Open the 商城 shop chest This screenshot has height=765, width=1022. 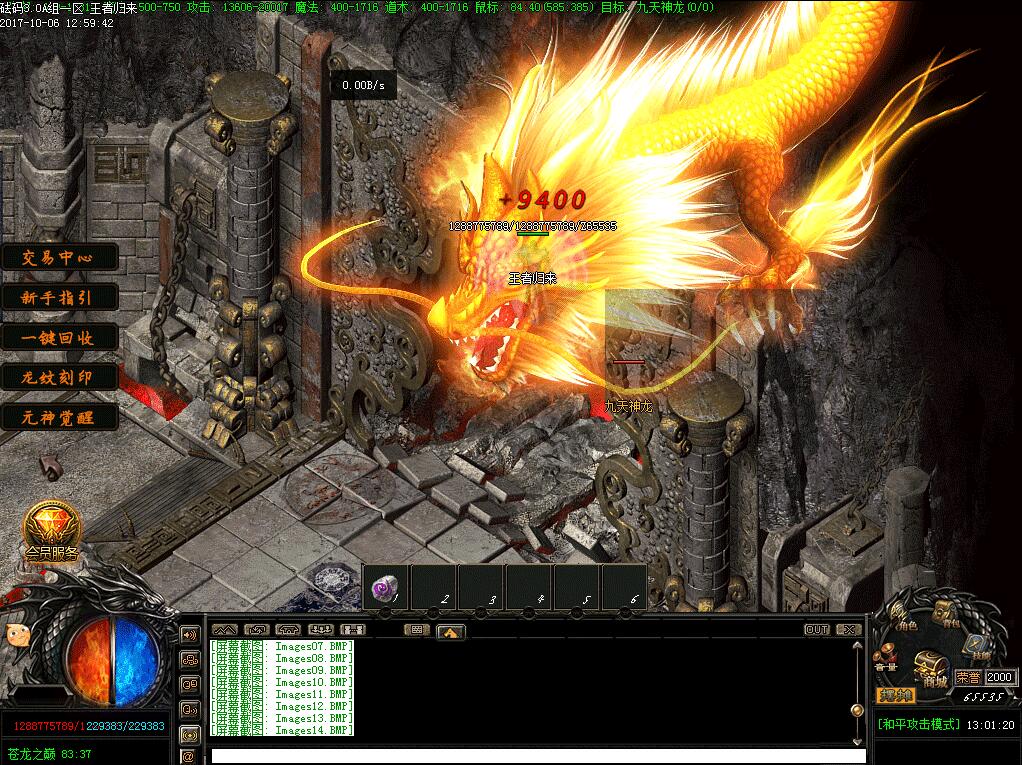(934, 670)
